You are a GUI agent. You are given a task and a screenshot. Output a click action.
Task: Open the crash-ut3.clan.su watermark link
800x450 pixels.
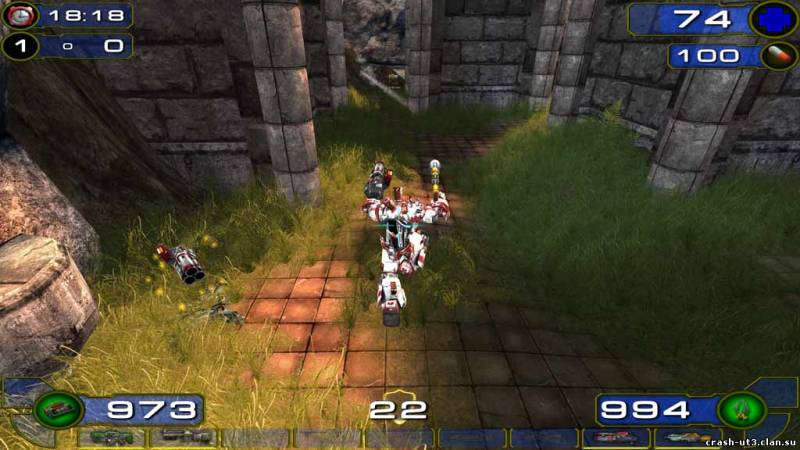tap(750, 441)
